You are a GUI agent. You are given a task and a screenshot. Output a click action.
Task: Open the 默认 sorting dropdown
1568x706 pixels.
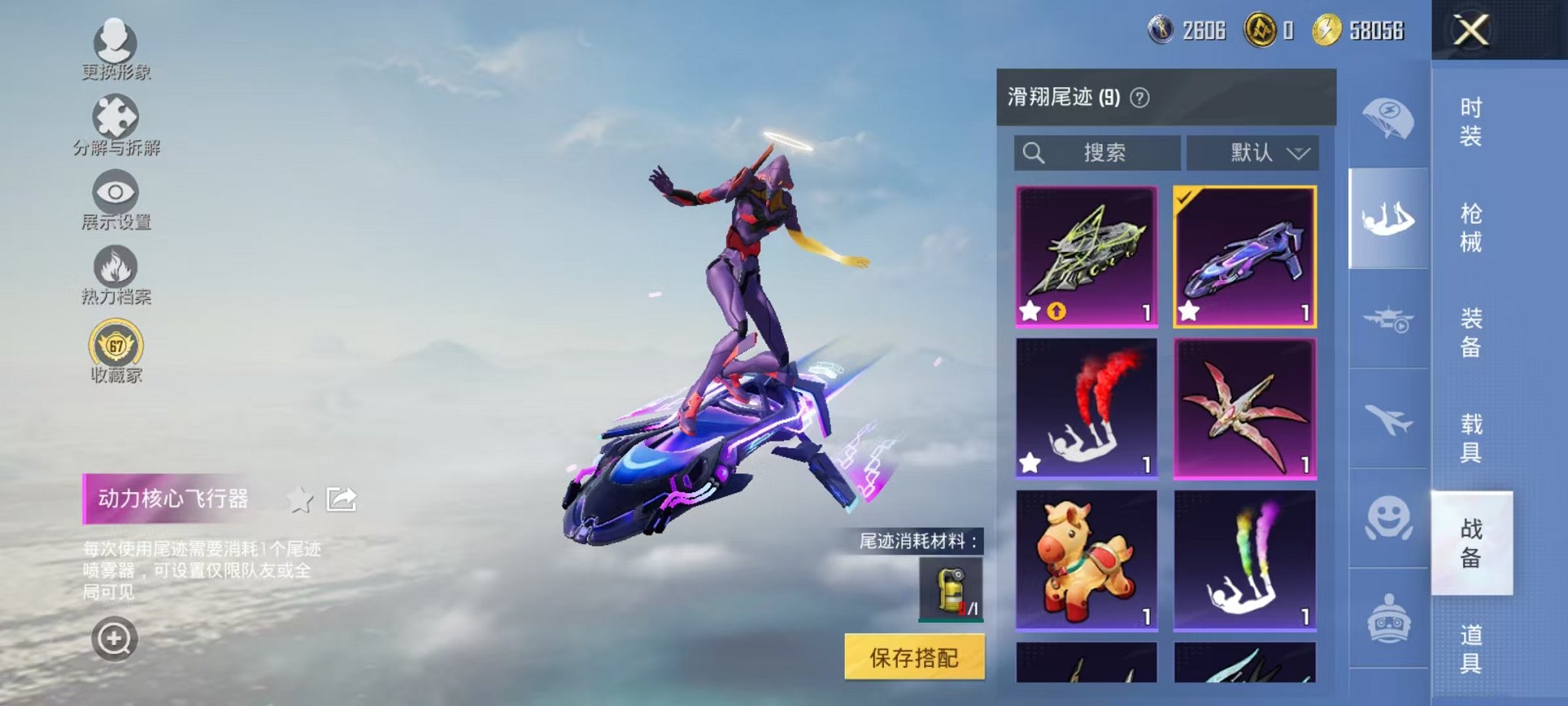click(1253, 152)
